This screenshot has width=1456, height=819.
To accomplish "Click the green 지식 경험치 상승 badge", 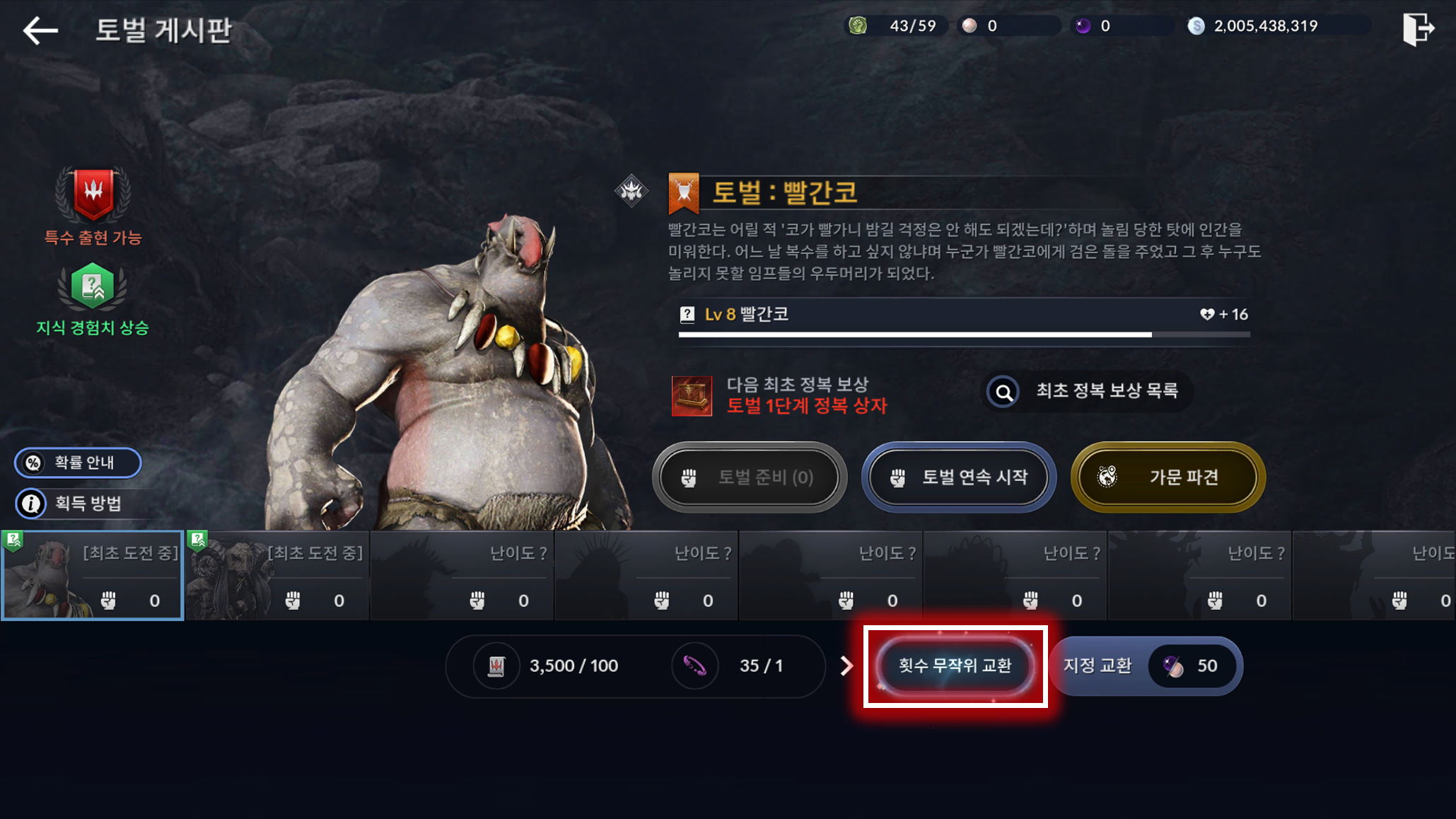I will click(93, 286).
